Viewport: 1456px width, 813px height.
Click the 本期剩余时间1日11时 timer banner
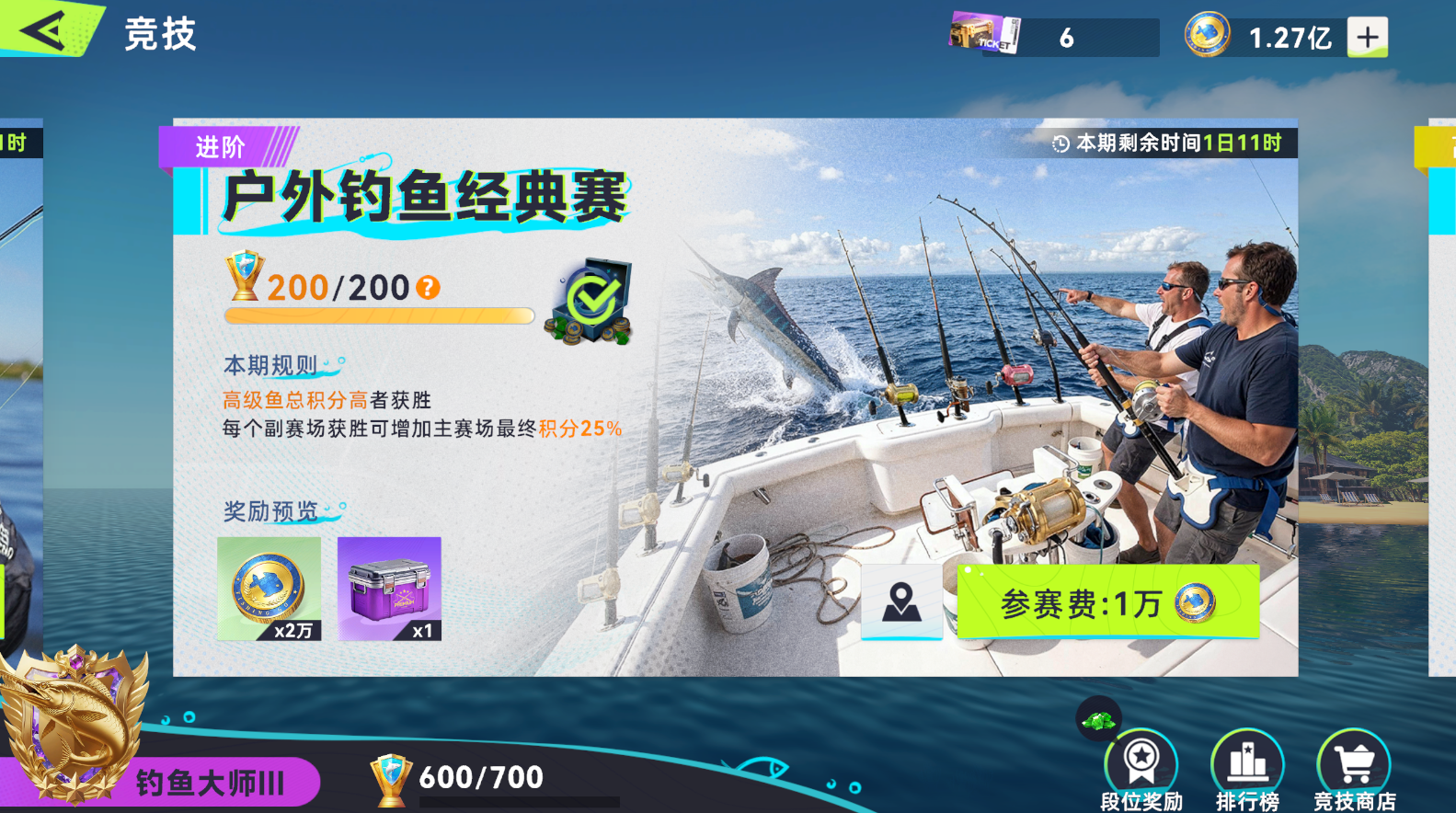(1165, 142)
